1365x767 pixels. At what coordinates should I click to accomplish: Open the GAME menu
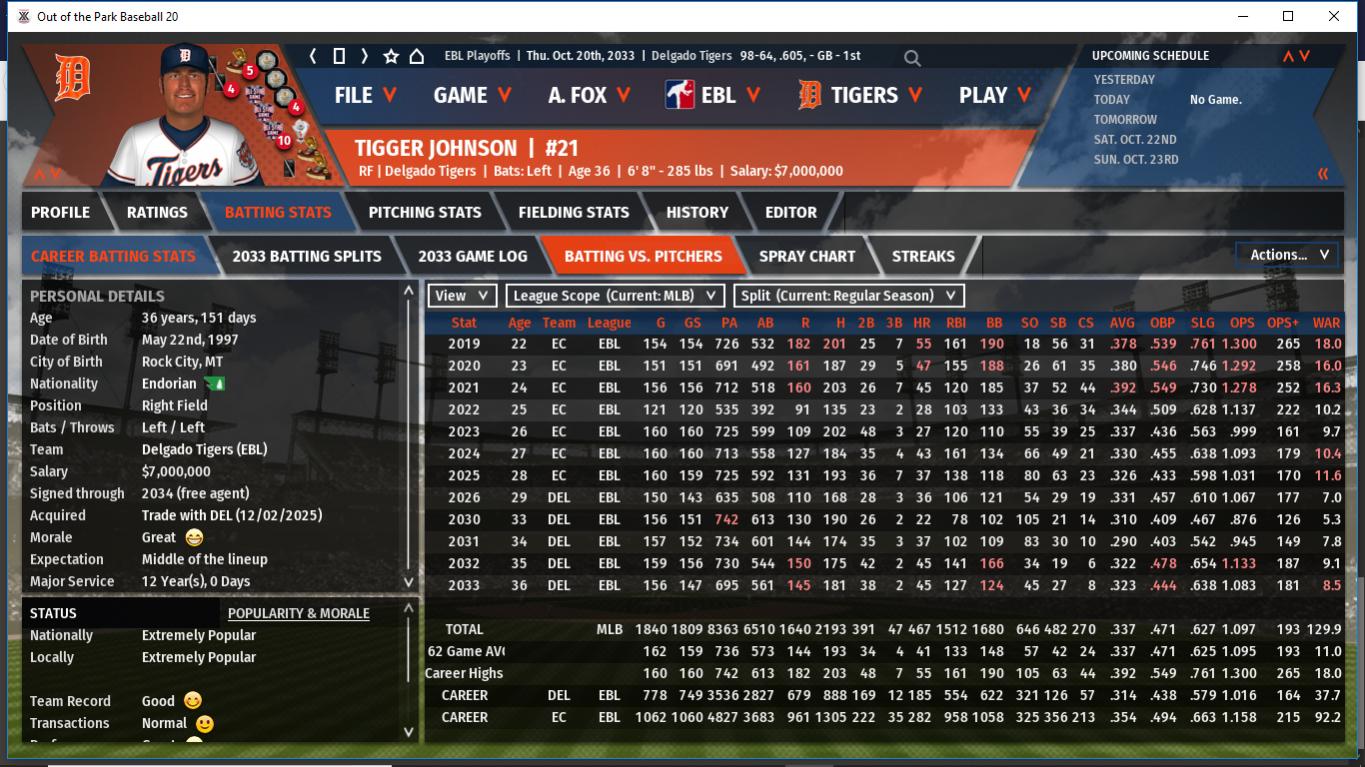point(472,95)
